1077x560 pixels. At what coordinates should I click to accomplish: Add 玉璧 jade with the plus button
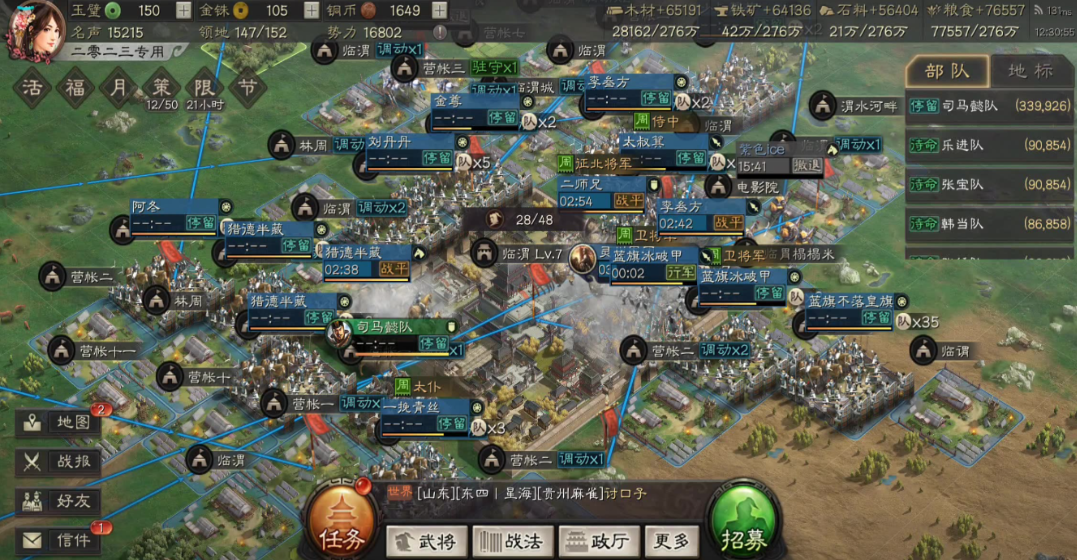click(183, 11)
